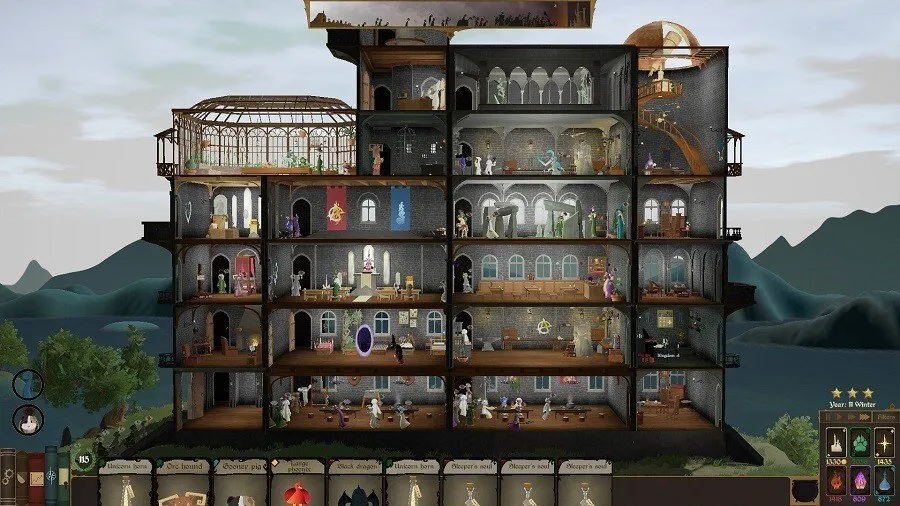Select the blue potion flask icon
This screenshot has height=506, width=900.
click(882, 482)
